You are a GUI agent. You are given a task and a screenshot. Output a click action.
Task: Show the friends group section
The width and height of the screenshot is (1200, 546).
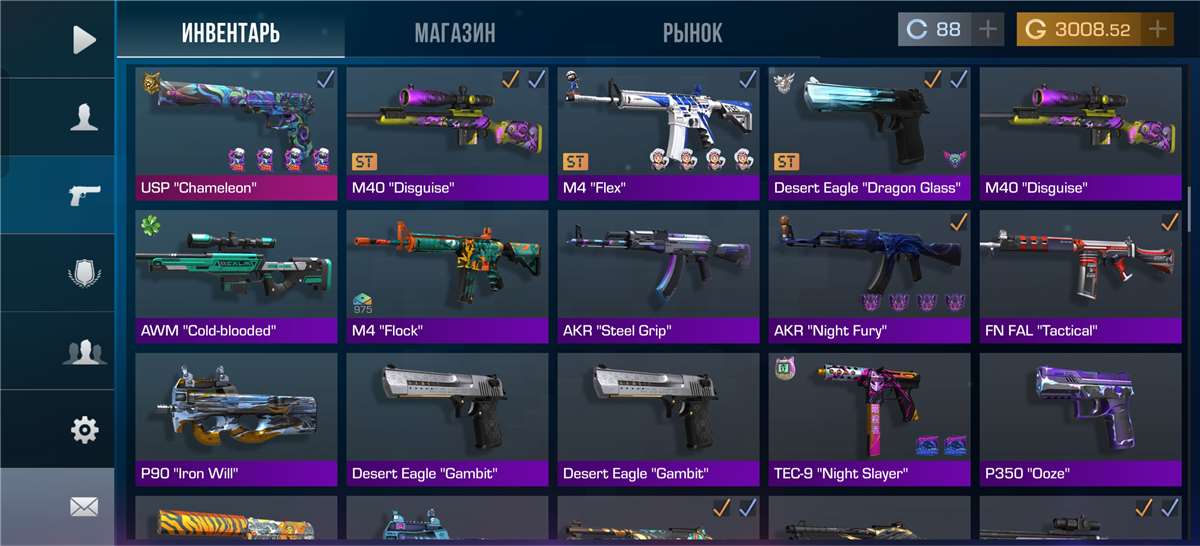[84, 351]
